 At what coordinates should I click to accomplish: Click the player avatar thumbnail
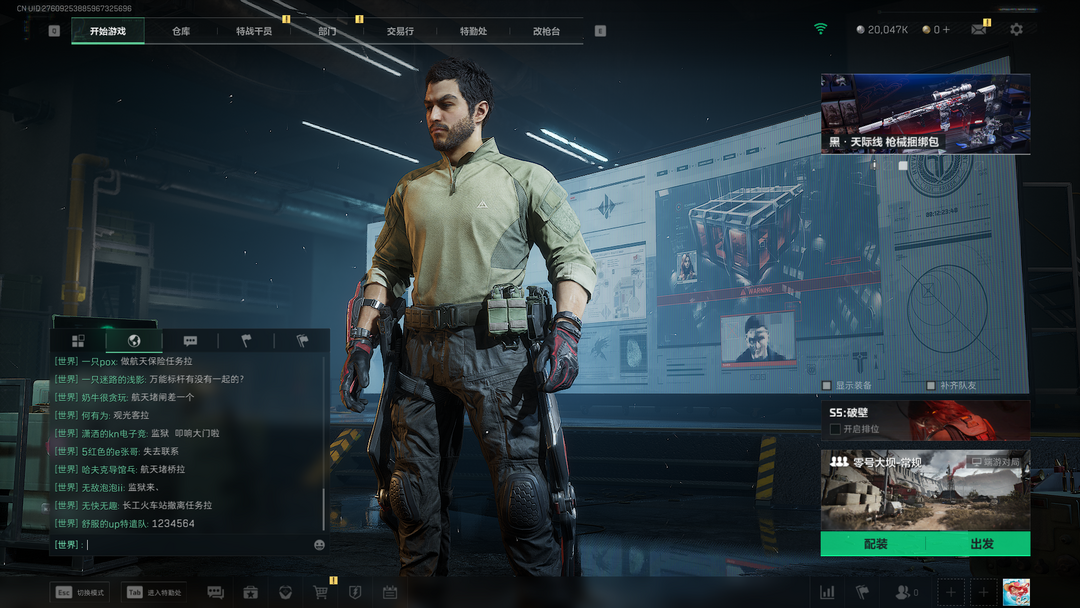click(1016, 592)
